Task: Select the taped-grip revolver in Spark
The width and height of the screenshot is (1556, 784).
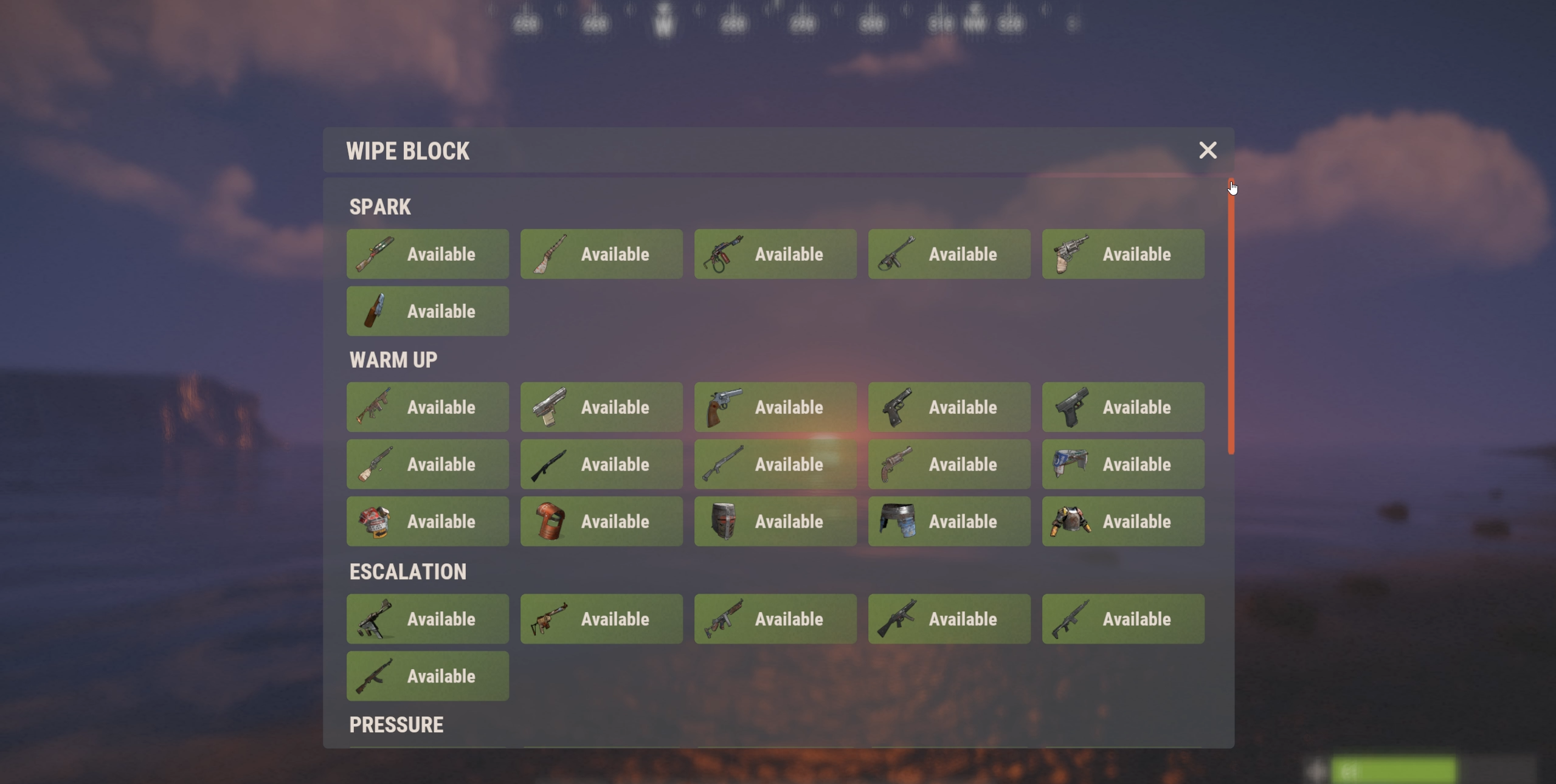Action: pos(1123,254)
